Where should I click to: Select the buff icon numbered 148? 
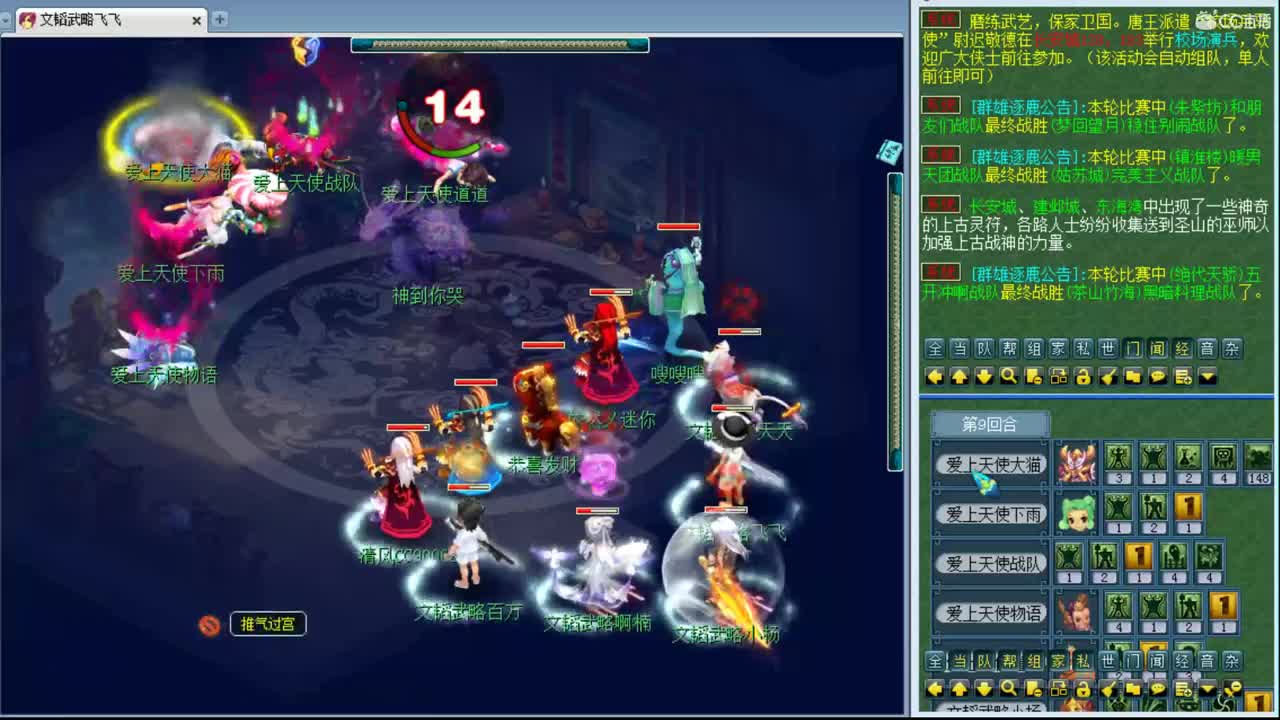coord(1258,455)
